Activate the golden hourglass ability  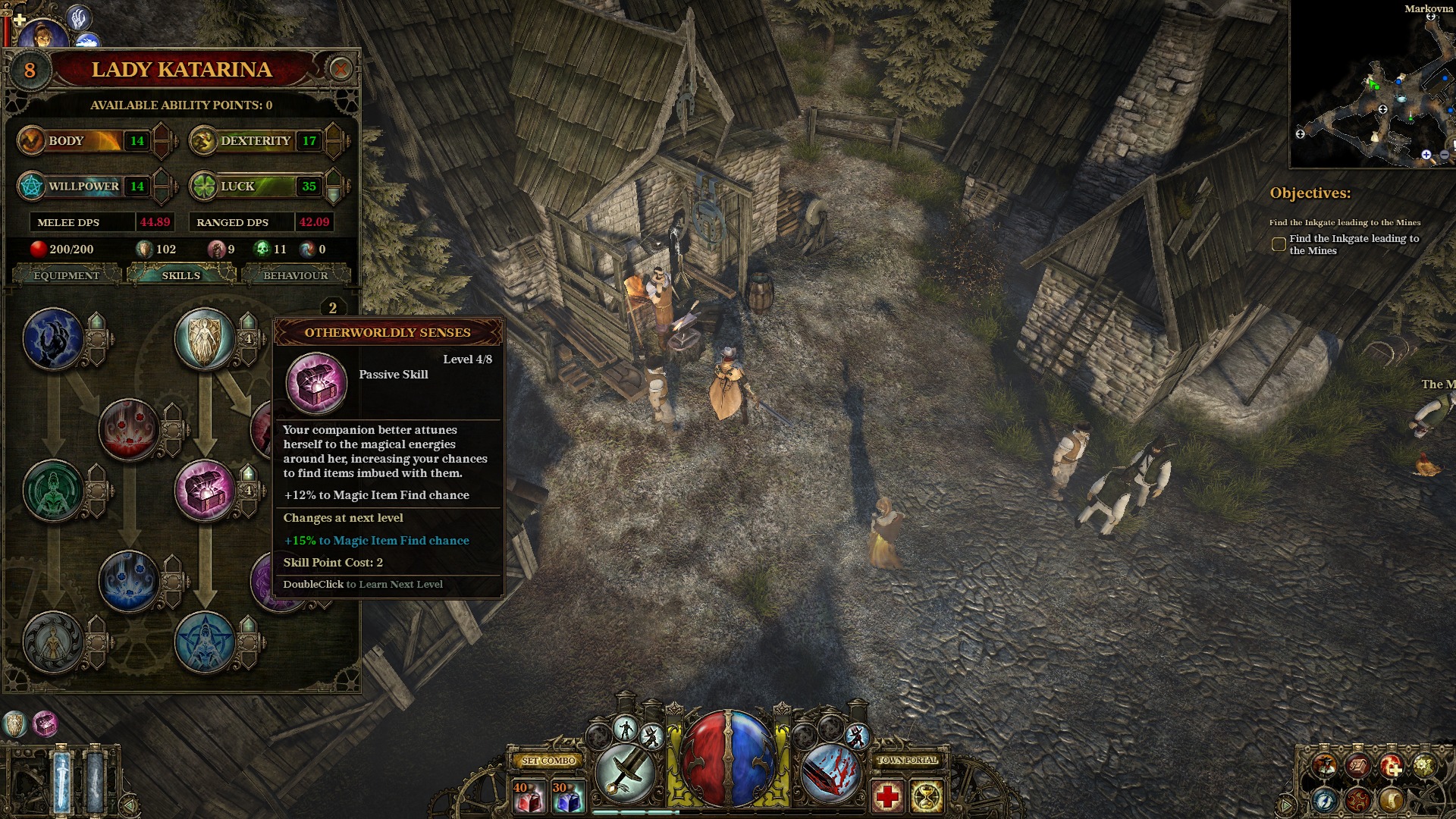pos(927,797)
